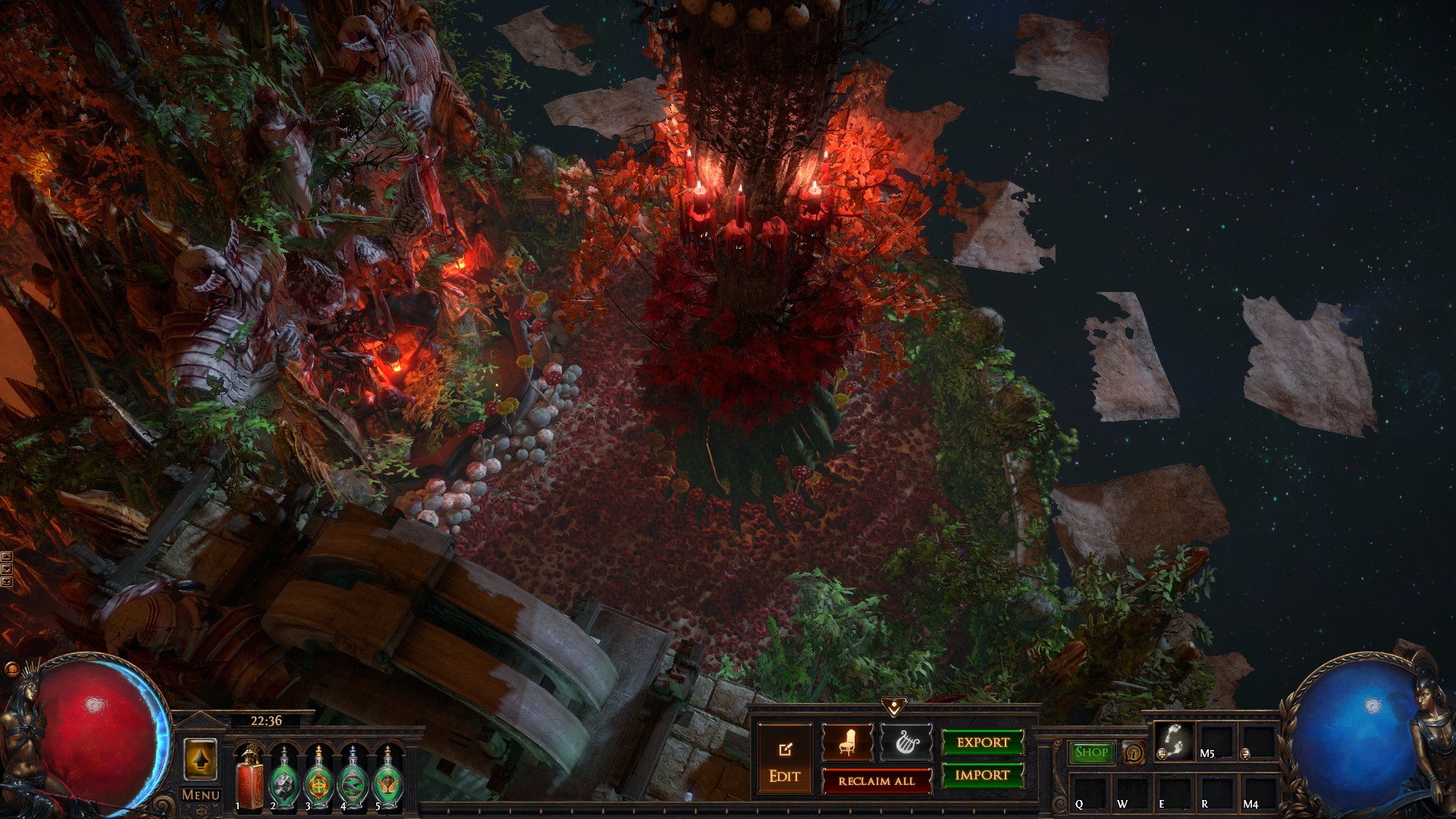Use the winged-head flask in slot 5
This screenshot has height=819, width=1456.
[x=388, y=777]
